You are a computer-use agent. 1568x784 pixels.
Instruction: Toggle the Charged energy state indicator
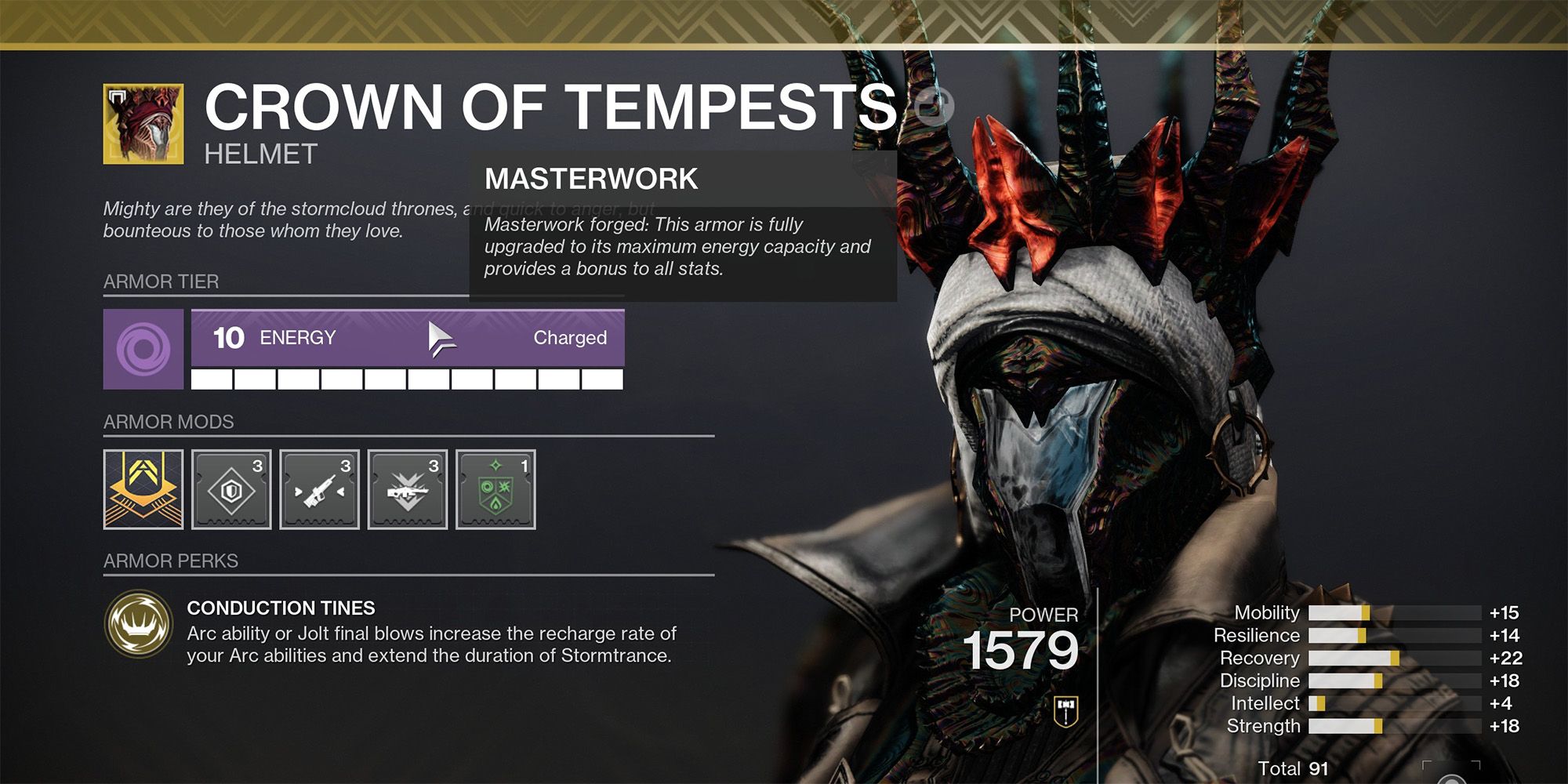(x=569, y=338)
